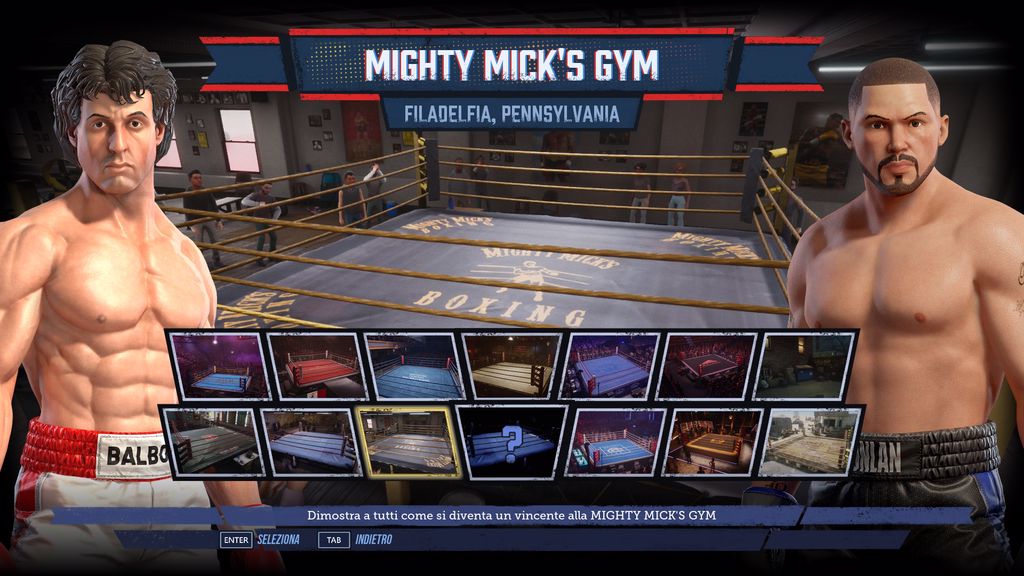Image resolution: width=1024 pixels, height=576 pixels.
Task: Pick the green-floor gym ring thumbnail
Action: (211, 440)
